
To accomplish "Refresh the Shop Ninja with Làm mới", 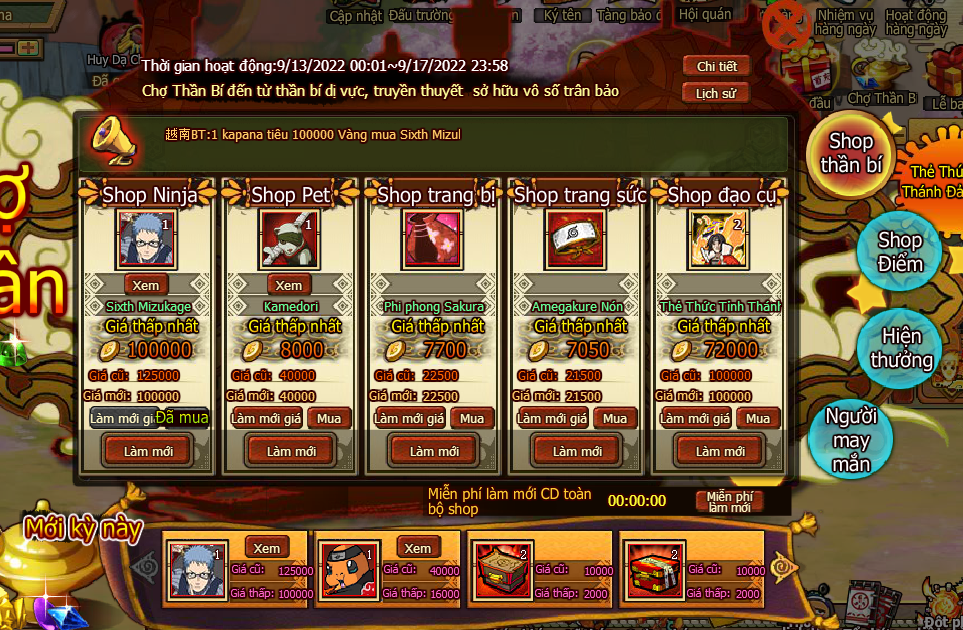I will 148,451.
